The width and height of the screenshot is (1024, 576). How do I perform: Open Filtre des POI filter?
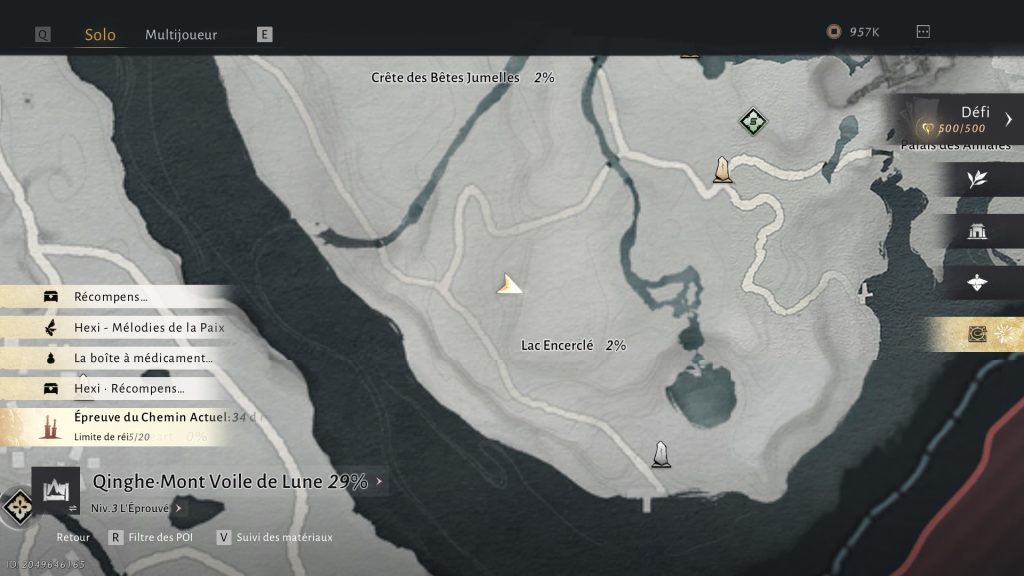pos(152,537)
